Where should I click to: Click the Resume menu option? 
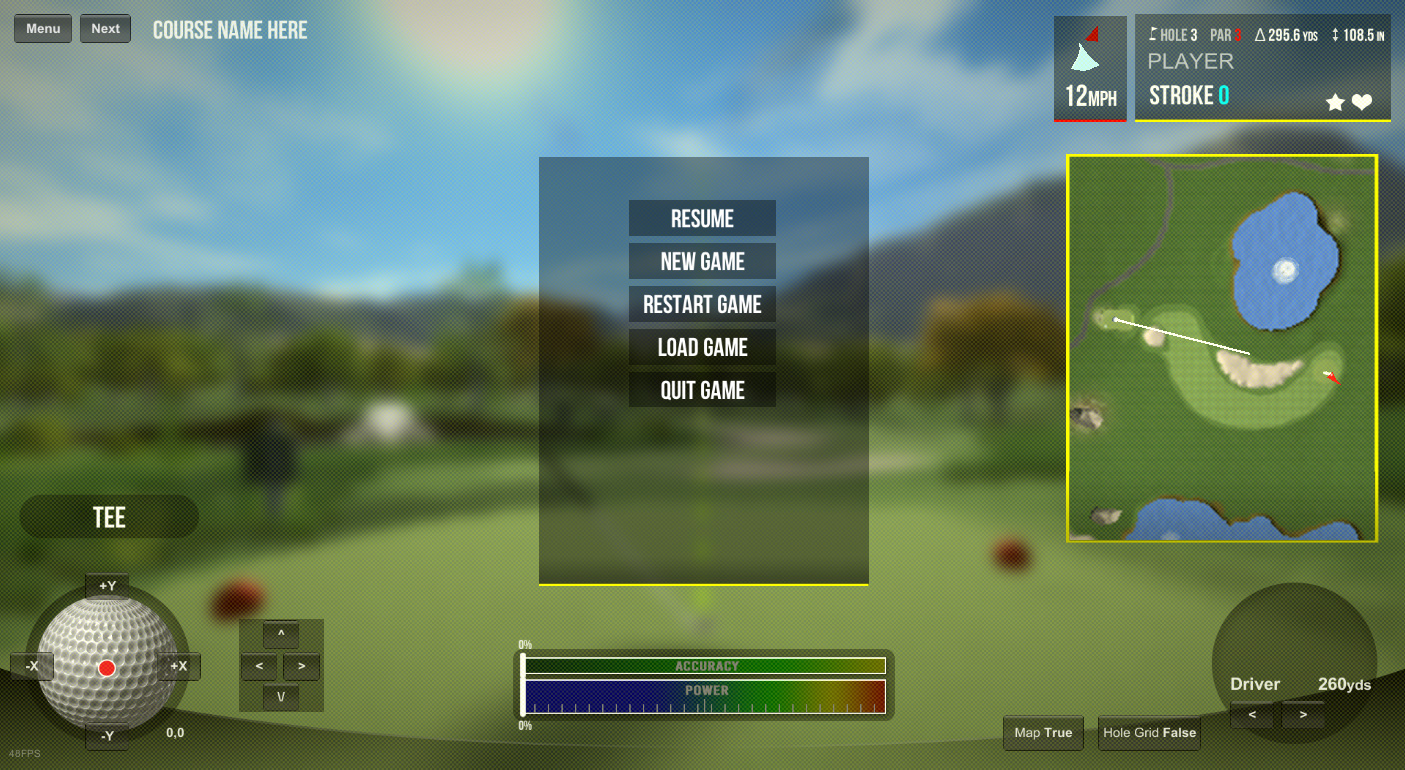(x=702, y=219)
